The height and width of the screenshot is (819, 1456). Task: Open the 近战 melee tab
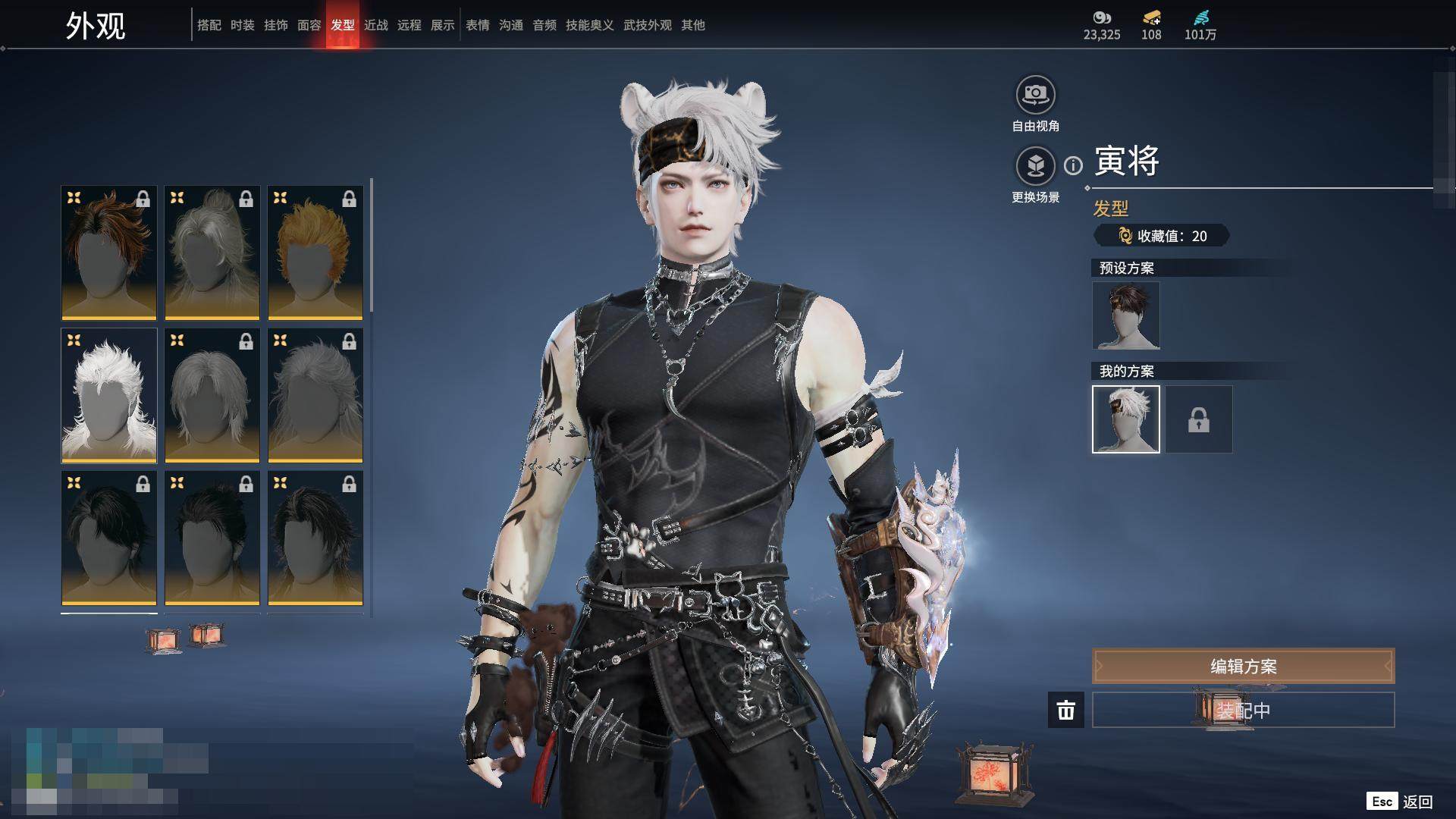[x=376, y=25]
